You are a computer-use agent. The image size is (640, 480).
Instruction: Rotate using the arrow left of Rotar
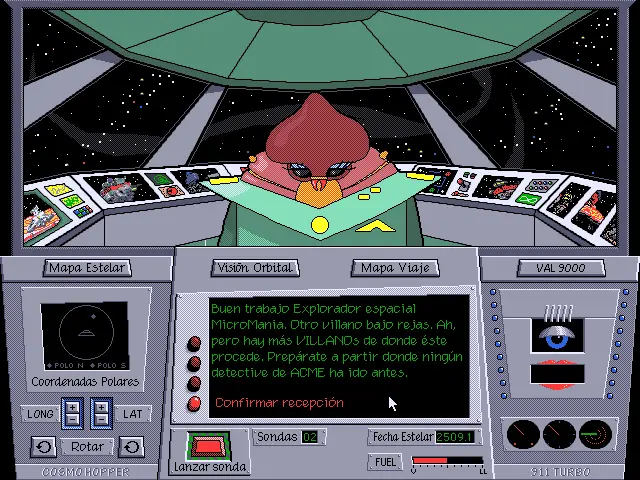click(43, 446)
